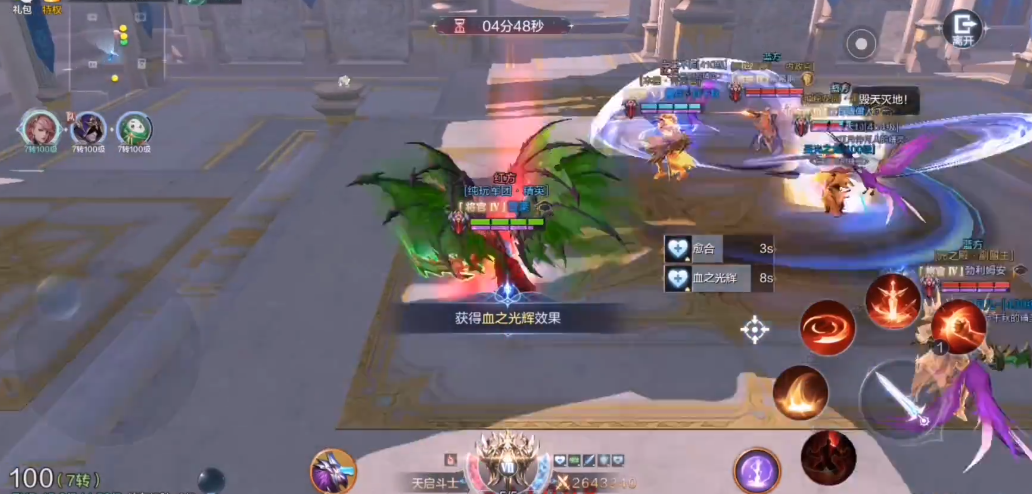Select the 血之光辉 buff entry

point(719,278)
